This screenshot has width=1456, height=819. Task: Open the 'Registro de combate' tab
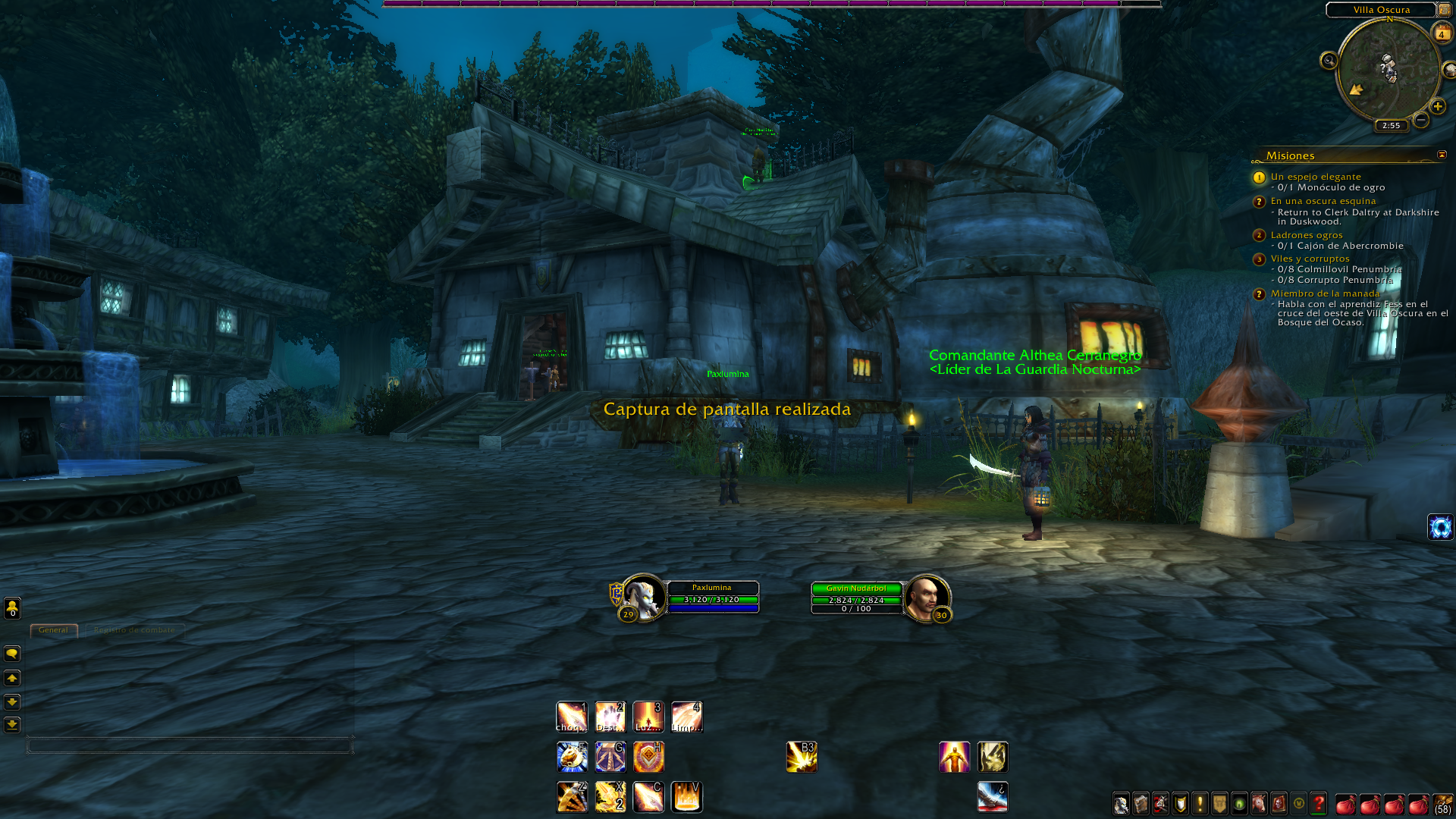point(134,630)
